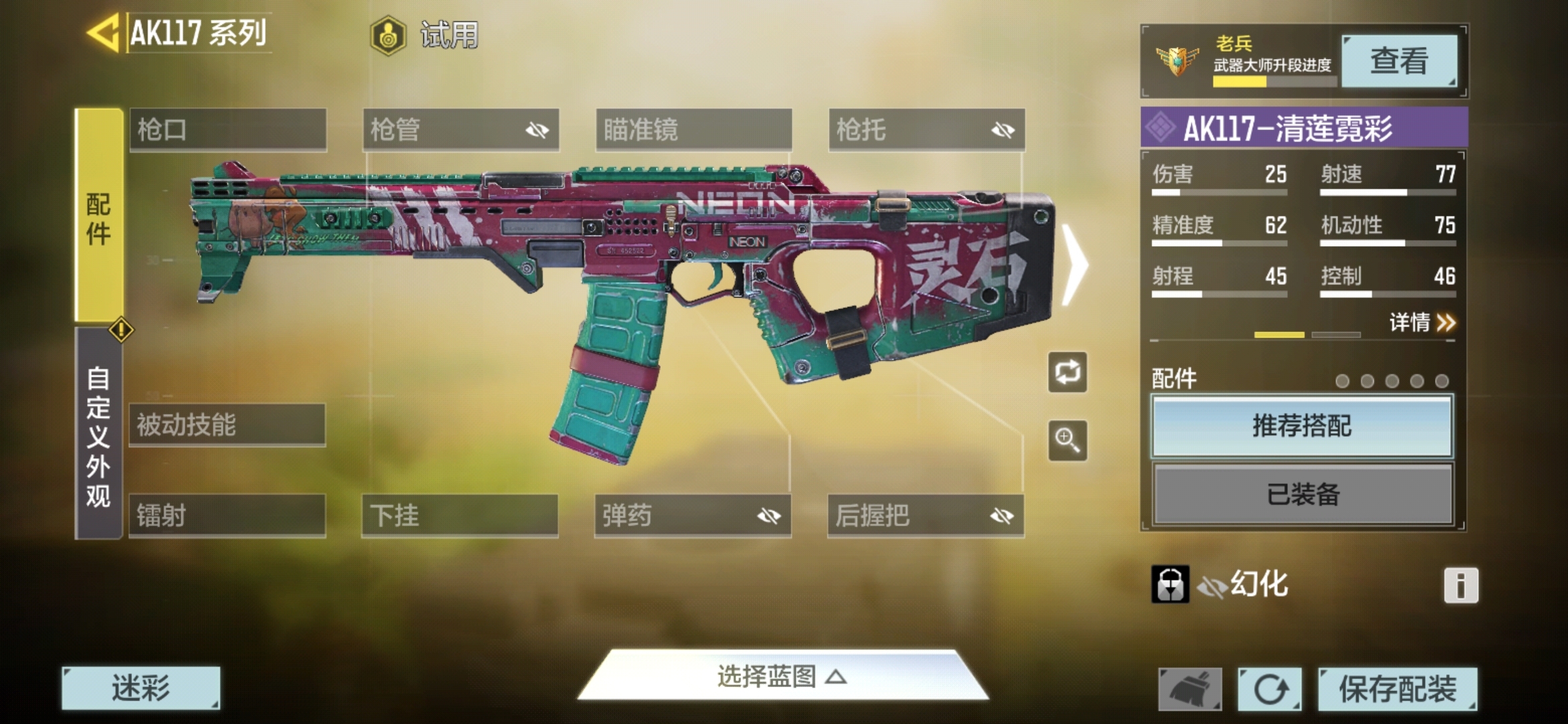This screenshot has height=724, width=1568.
Task: Switch to the 自定义外观 tab
Action: click(x=99, y=434)
